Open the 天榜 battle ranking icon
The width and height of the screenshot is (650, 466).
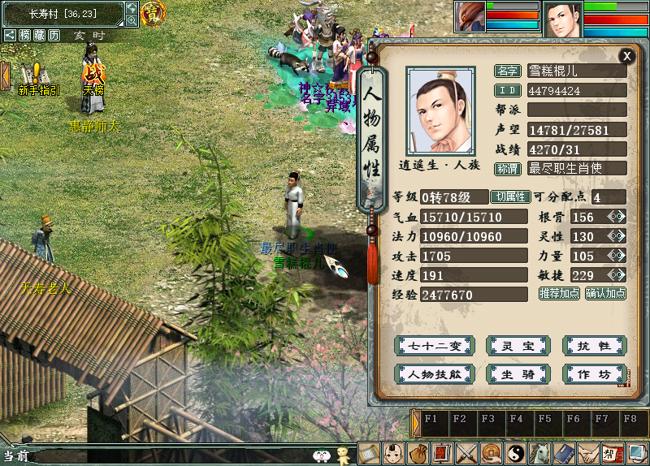(93, 77)
